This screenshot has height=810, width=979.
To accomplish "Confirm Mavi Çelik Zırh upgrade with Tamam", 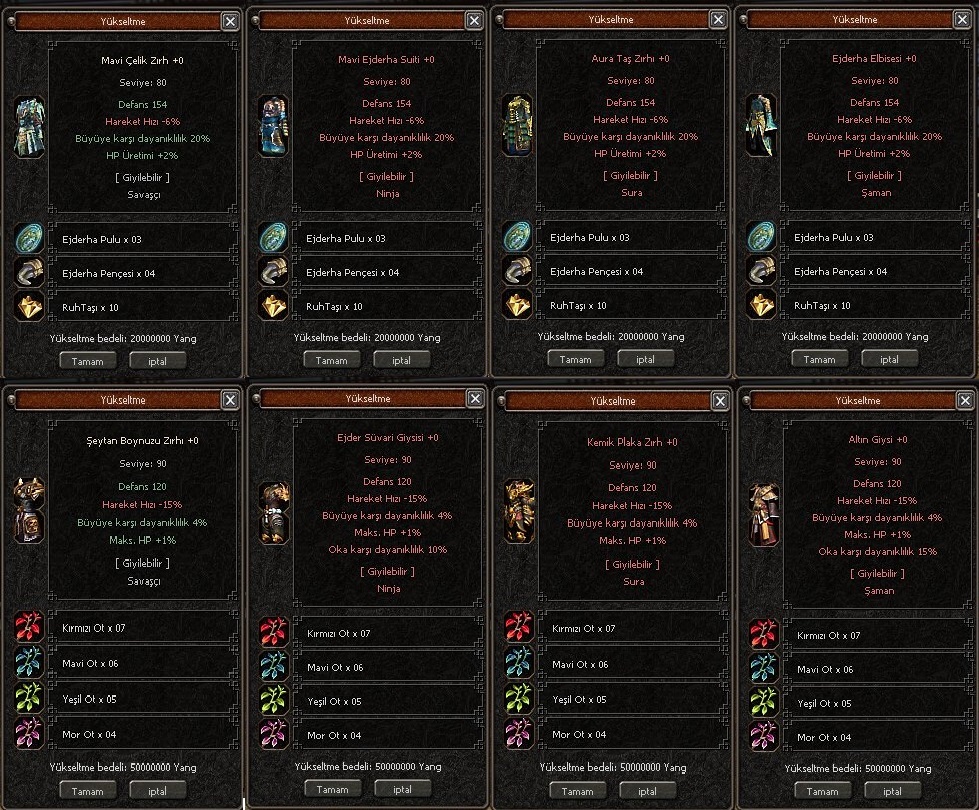I will coord(88,361).
